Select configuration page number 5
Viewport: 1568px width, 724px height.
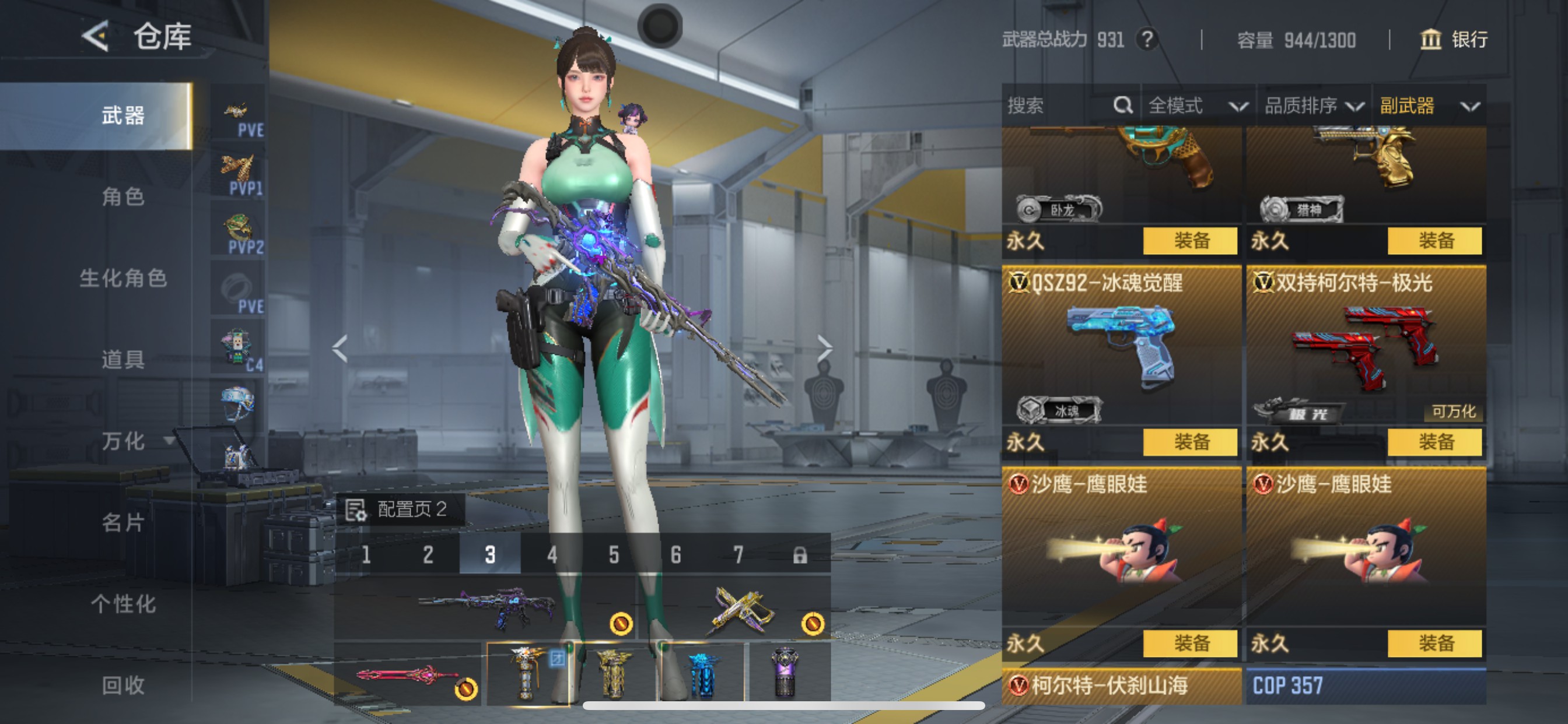click(x=613, y=554)
